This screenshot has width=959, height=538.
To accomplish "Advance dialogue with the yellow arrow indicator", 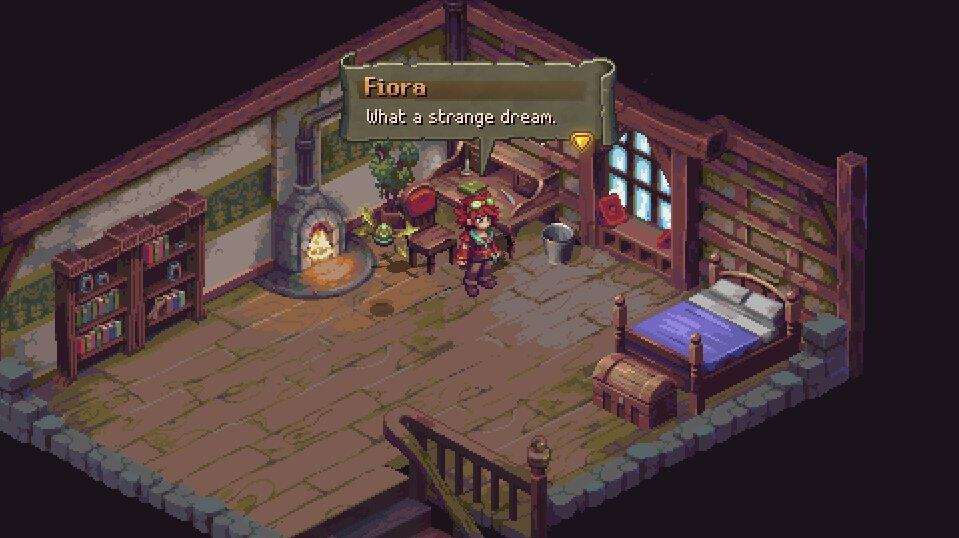I will click(x=582, y=142).
